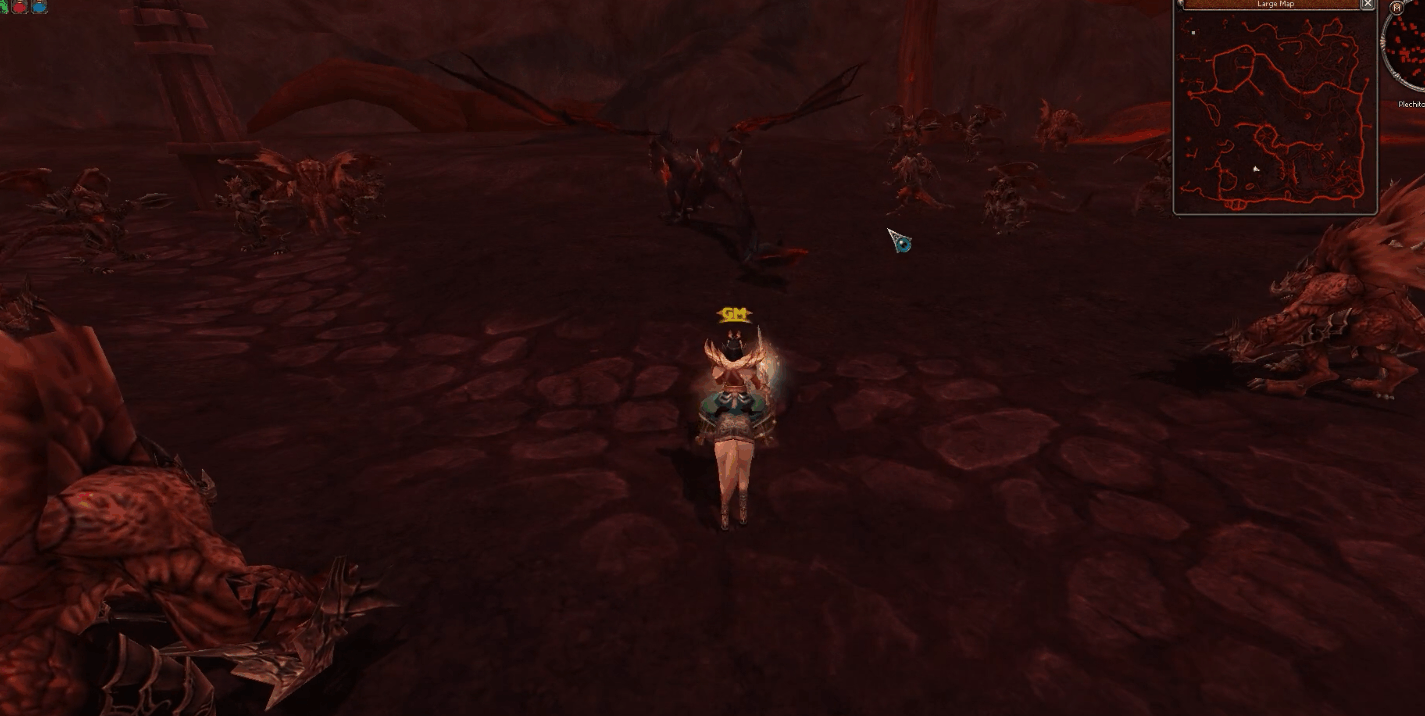This screenshot has height=716, width=1425.
Task: Click the blue potion icon
Action: [x=39, y=6]
